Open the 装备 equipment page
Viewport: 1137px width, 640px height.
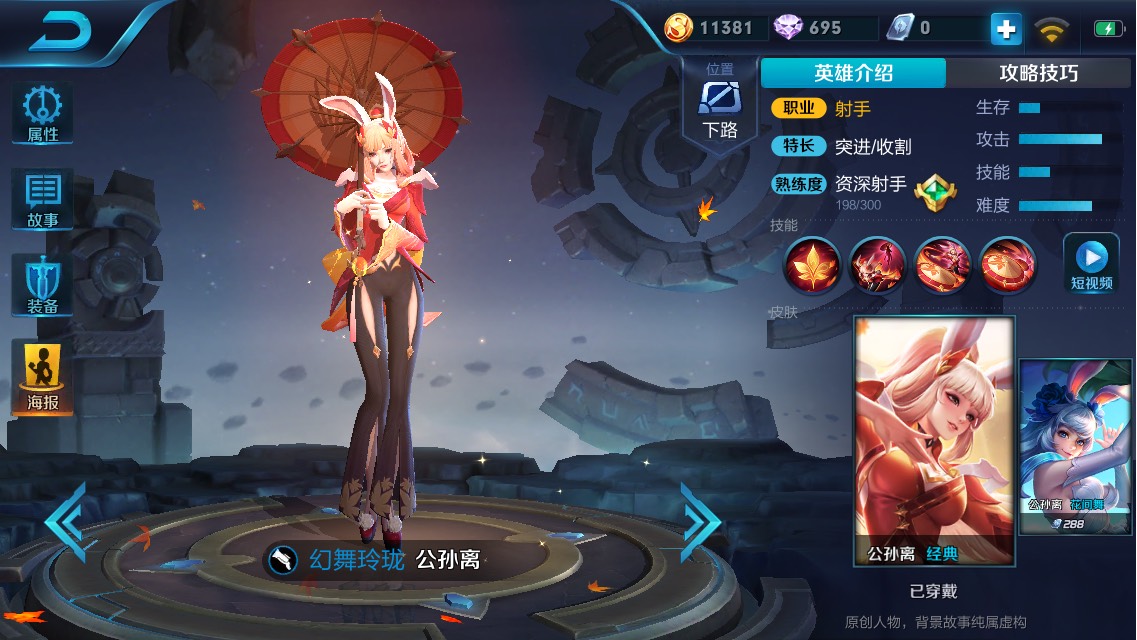[42, 286]
